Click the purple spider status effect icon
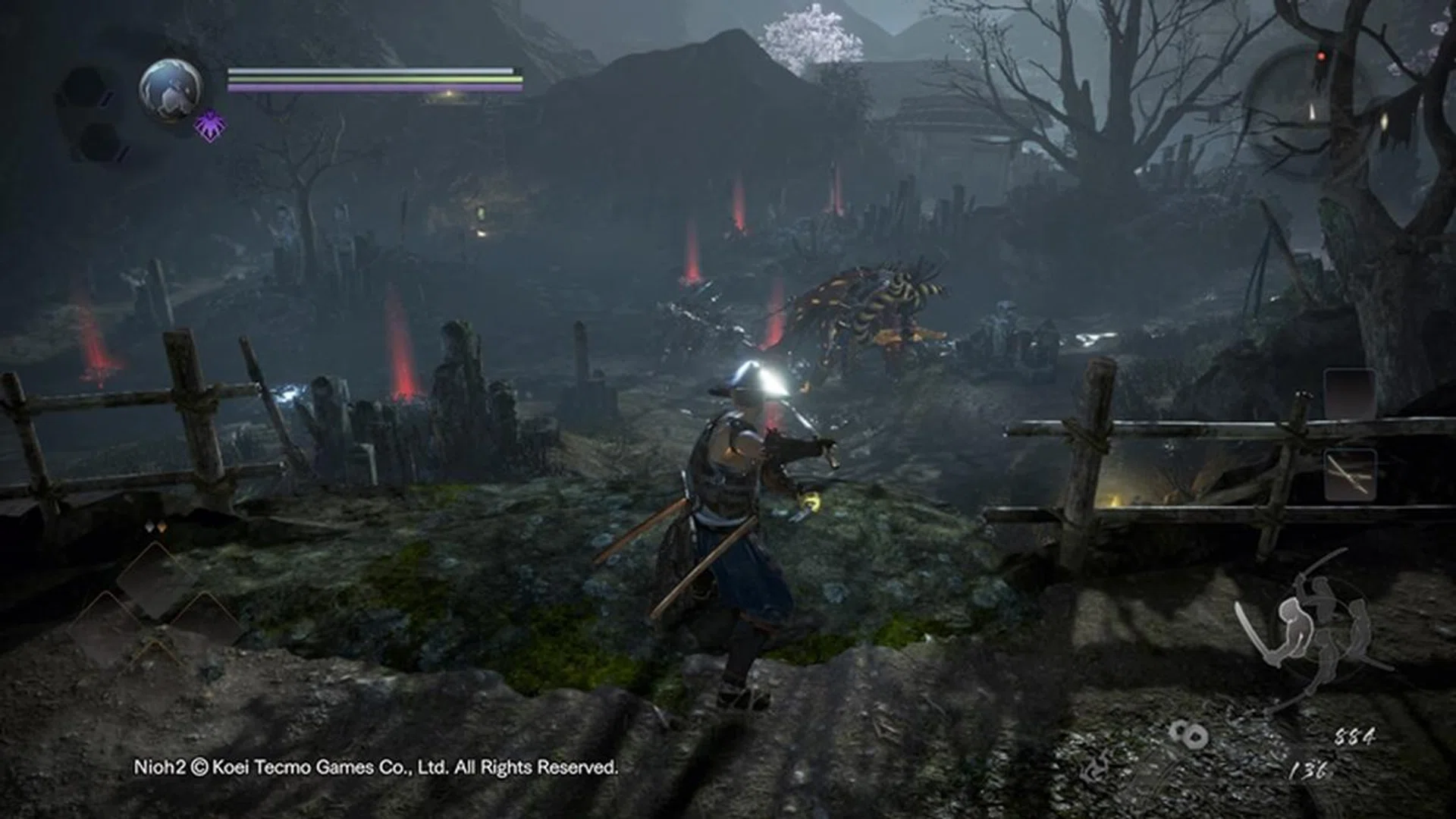Image resolution: width=1456 pixels, height=819 pixels. click(x=210, y=126)
